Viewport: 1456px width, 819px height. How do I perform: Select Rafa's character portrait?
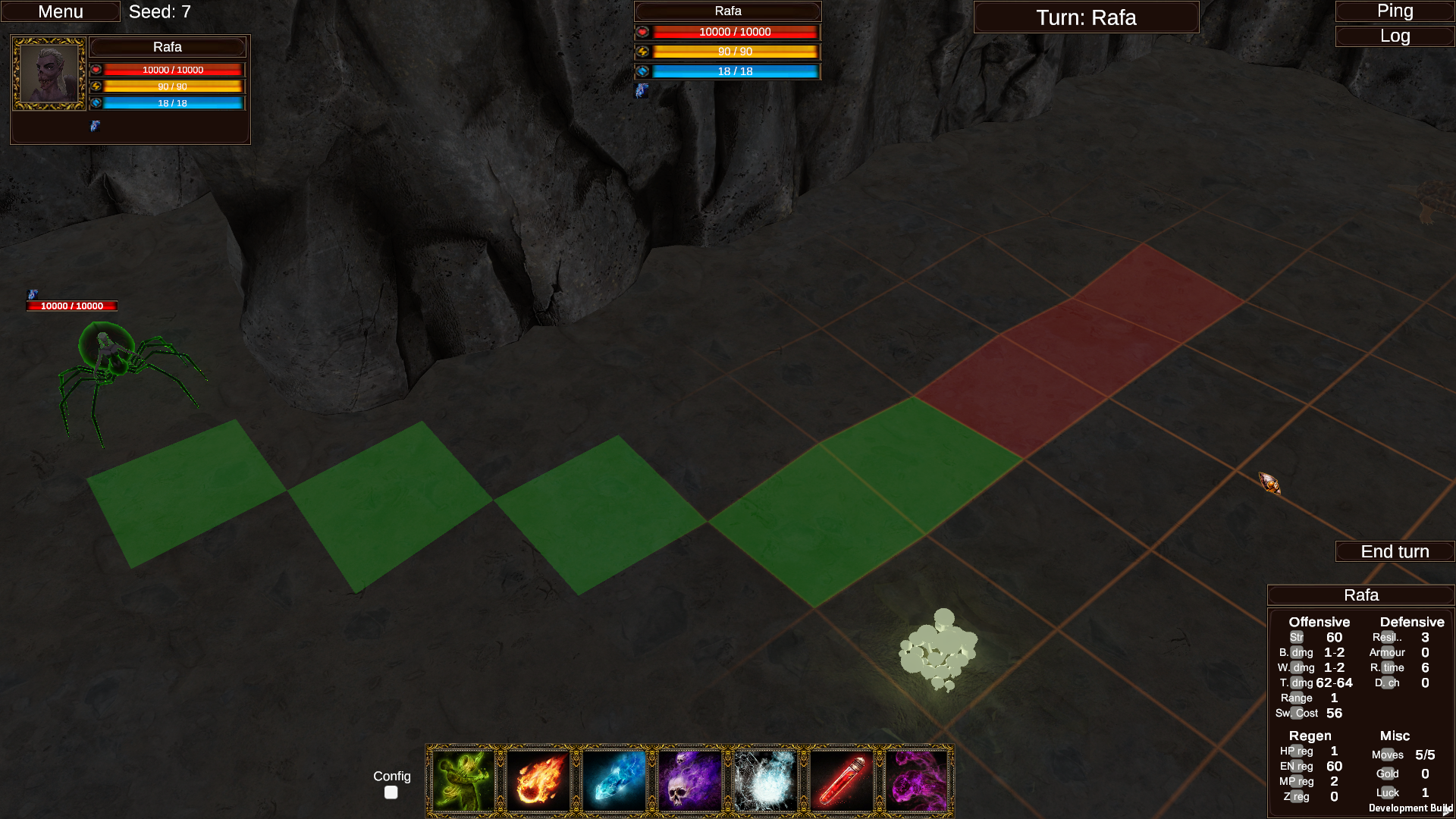(x=49, y=74)
